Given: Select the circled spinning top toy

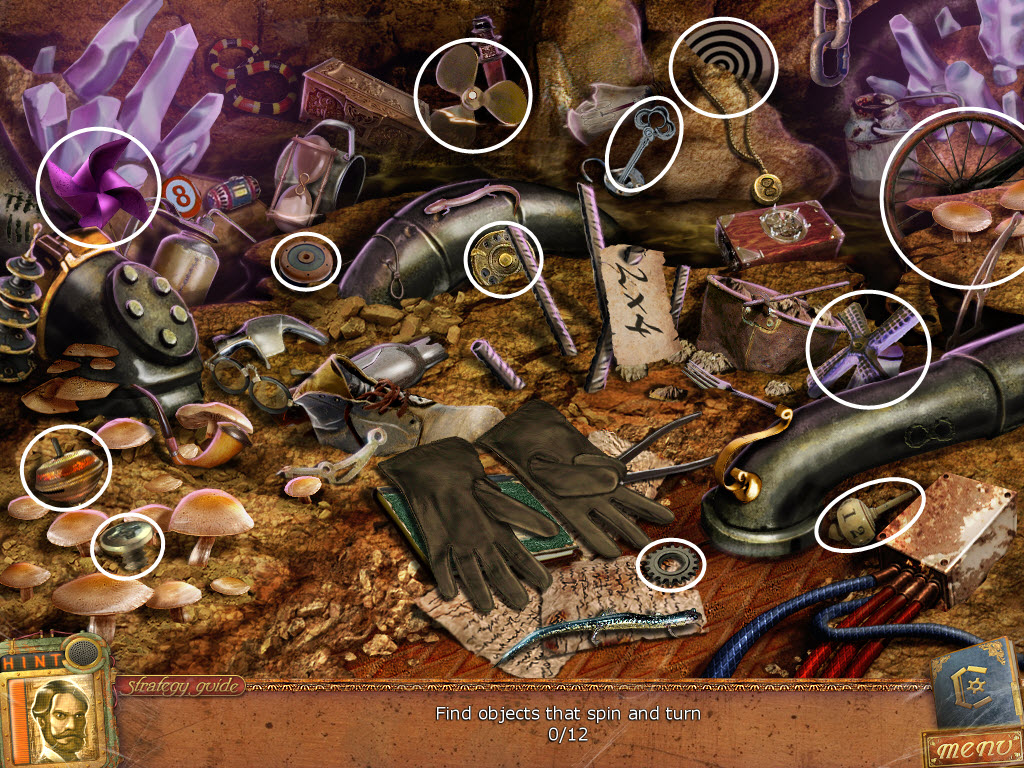Looking at the screenshot, I should click(65, 467).
